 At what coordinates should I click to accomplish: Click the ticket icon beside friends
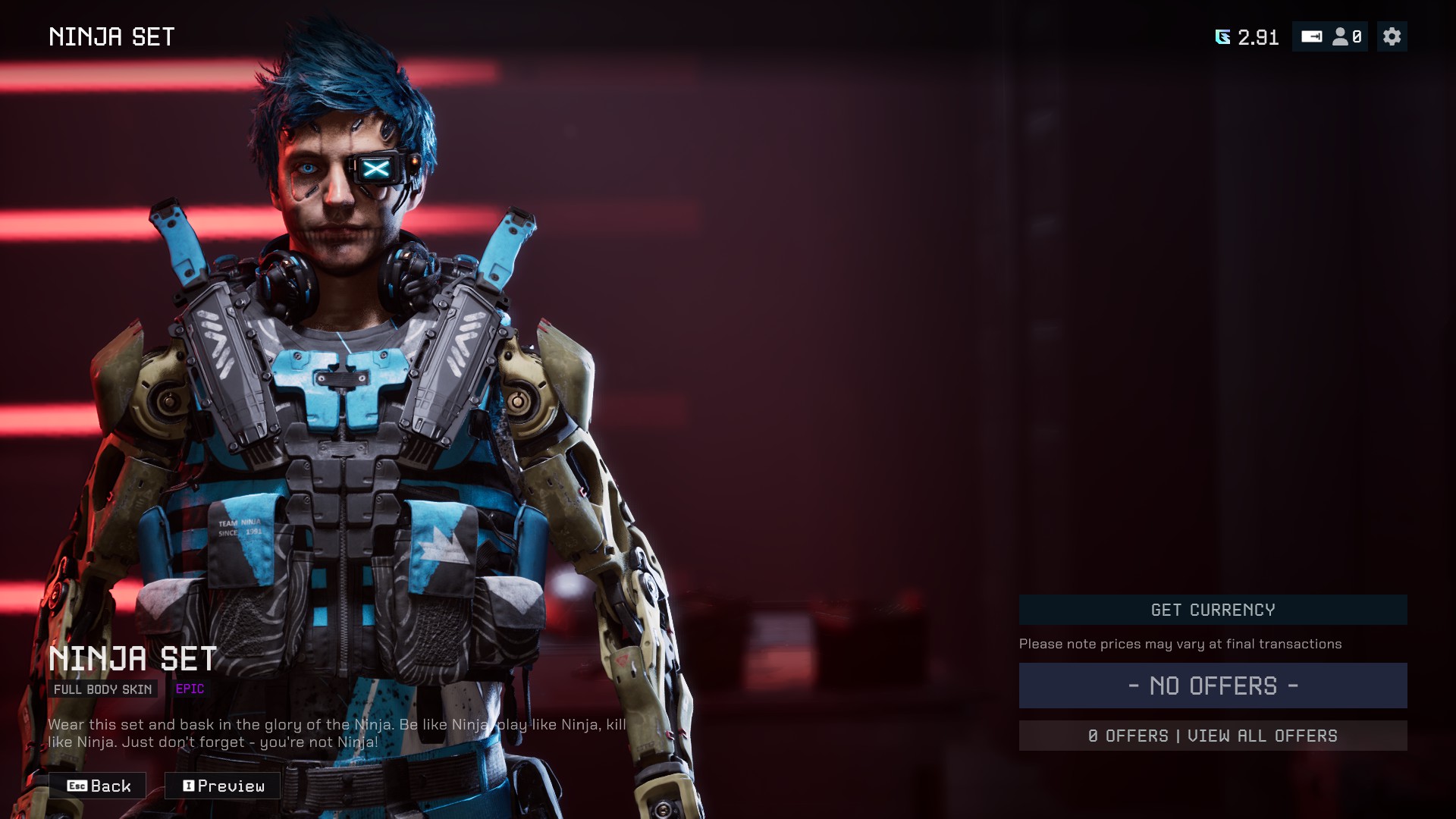click(x=1311, y=36)
